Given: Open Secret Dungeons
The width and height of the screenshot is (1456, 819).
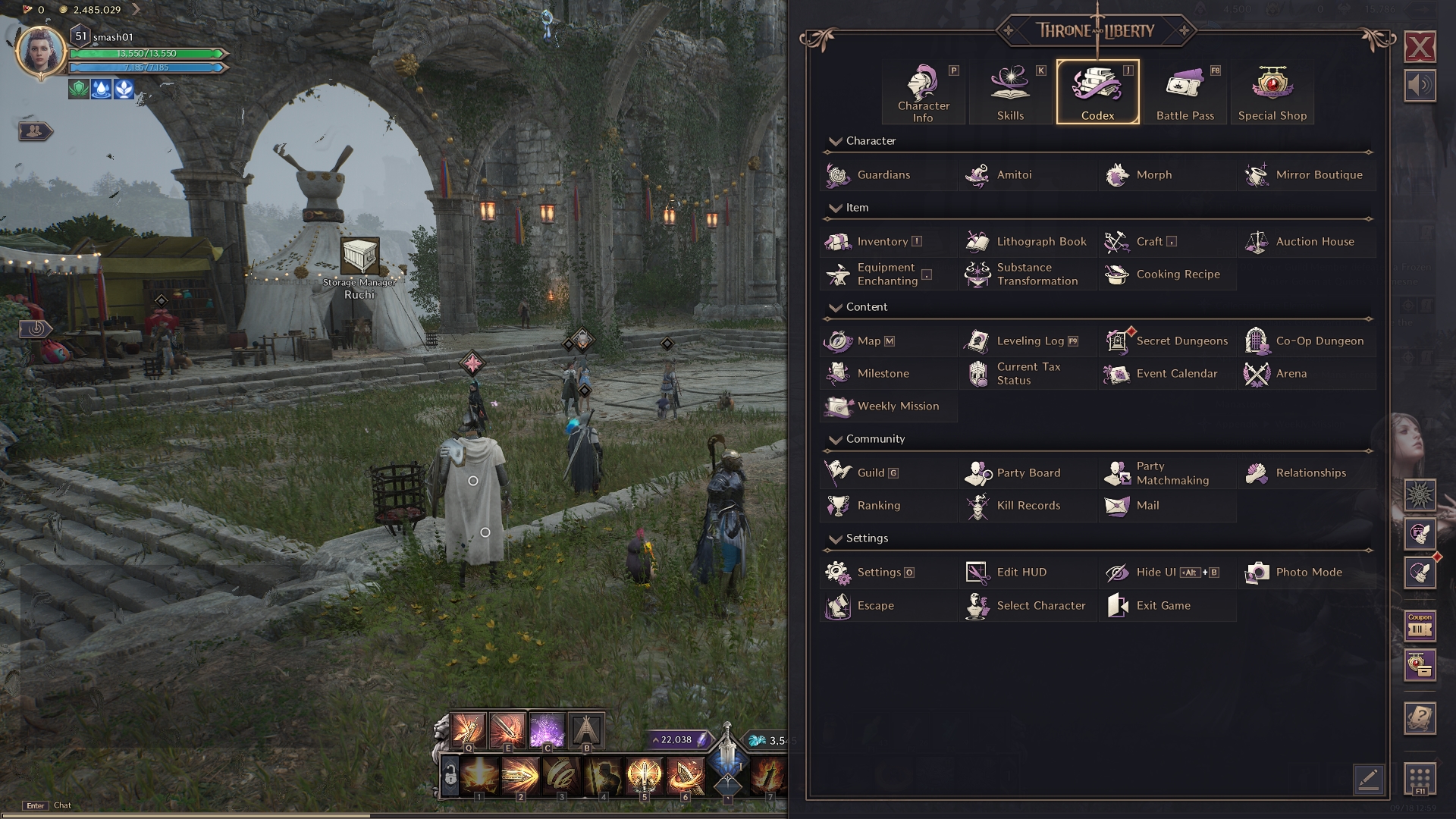Looking at the screenshot, I should [1181, 341].
